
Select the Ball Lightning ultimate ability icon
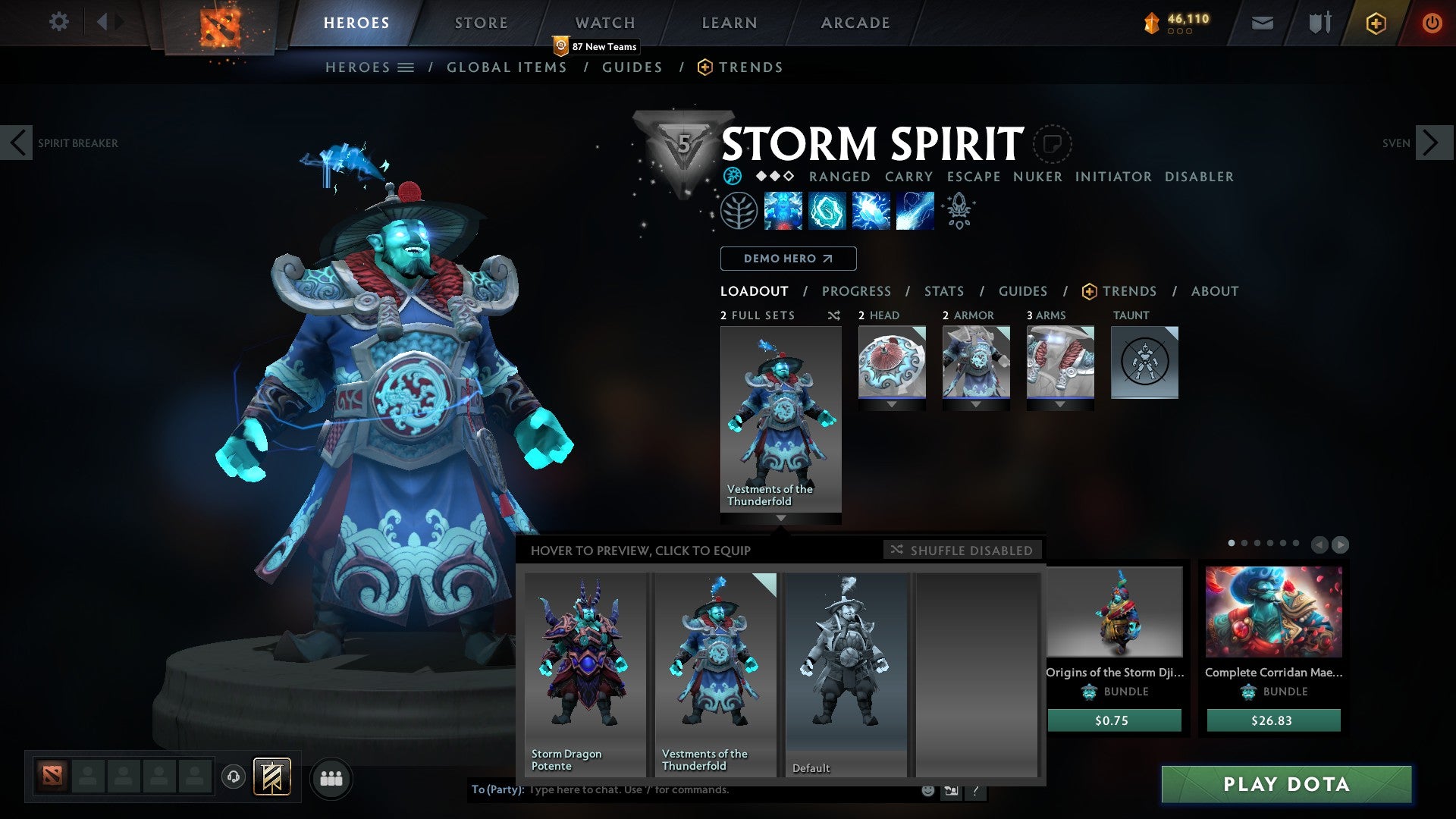coord(914,212)
